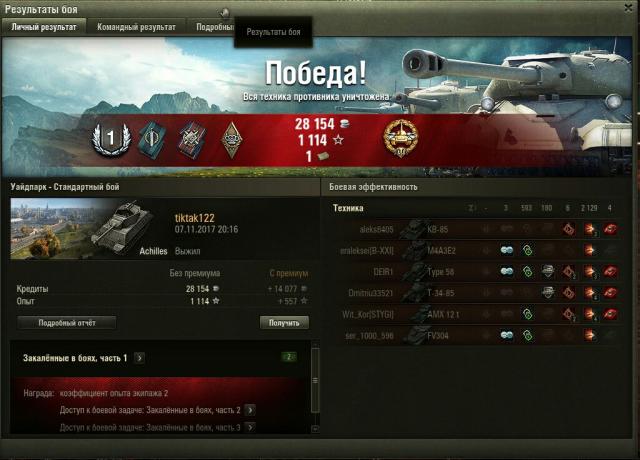Click the Подробный отчёт button under credits
The height and width of the screenshot is (460, 640).
click(x=66, y=323)
